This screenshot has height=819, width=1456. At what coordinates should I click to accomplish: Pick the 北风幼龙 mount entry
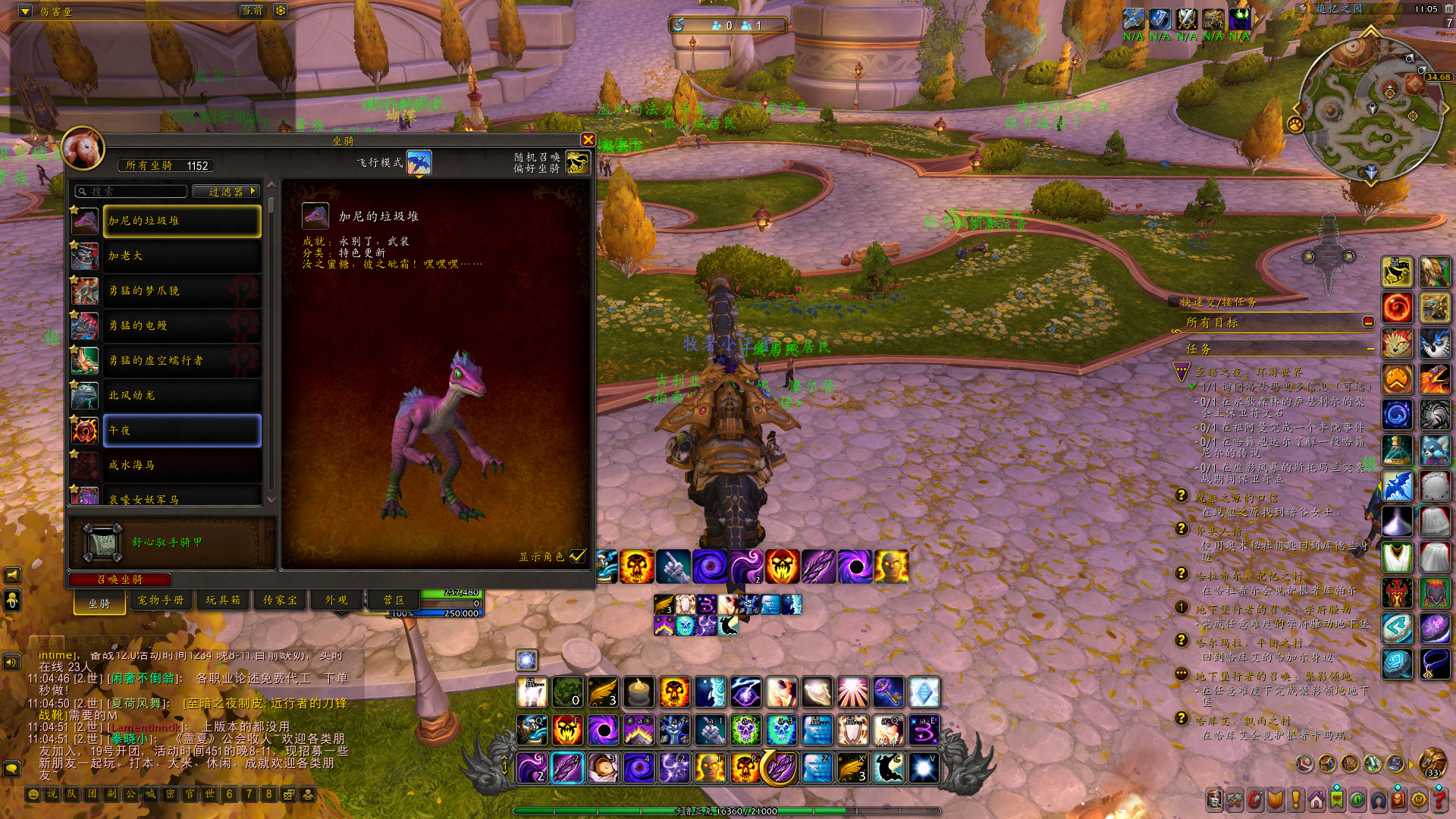click(x=181, y=395)
